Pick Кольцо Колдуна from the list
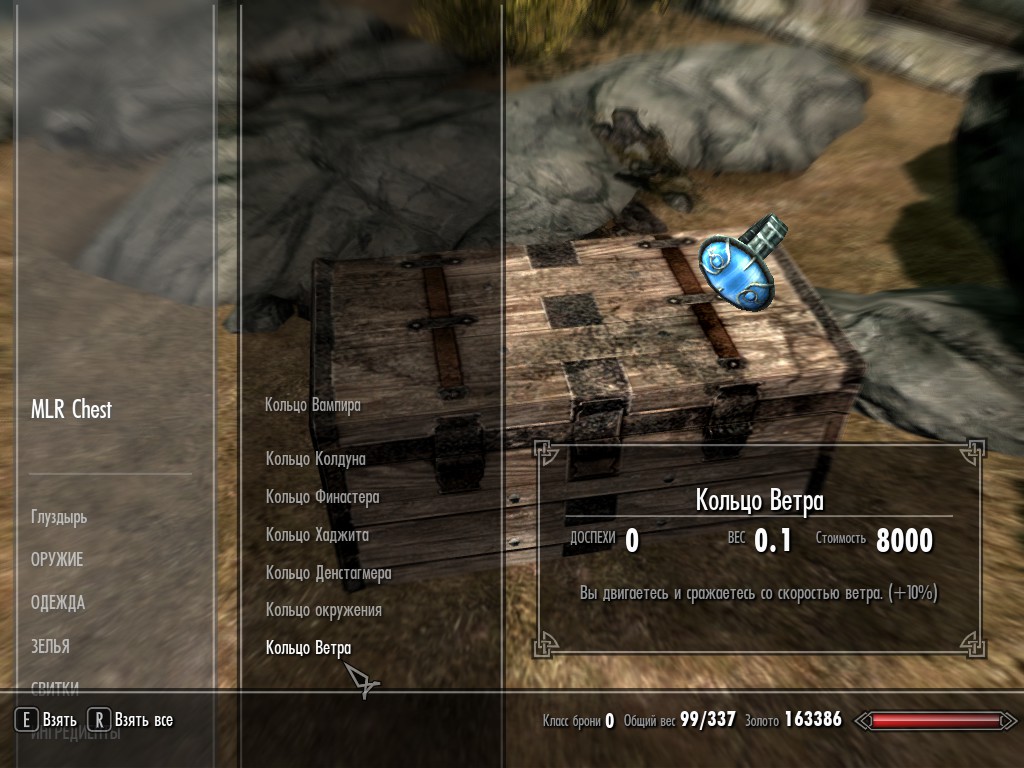The width and height of the screenshot is (1024, 768). 315,459
